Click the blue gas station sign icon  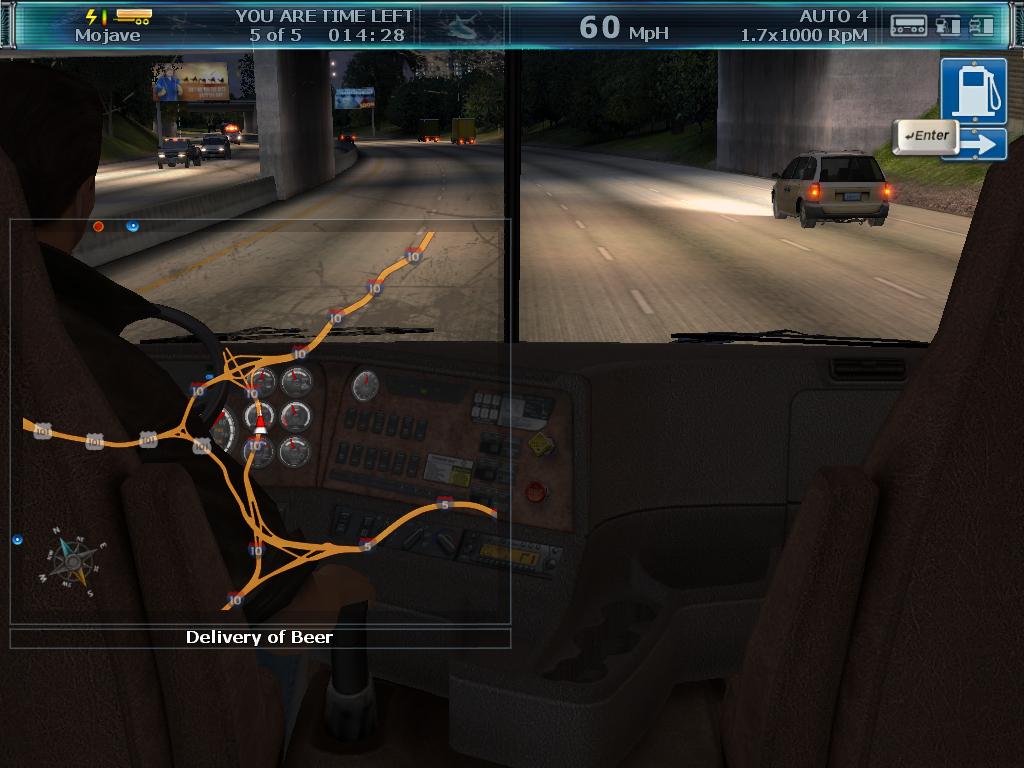tap(972, 91)
